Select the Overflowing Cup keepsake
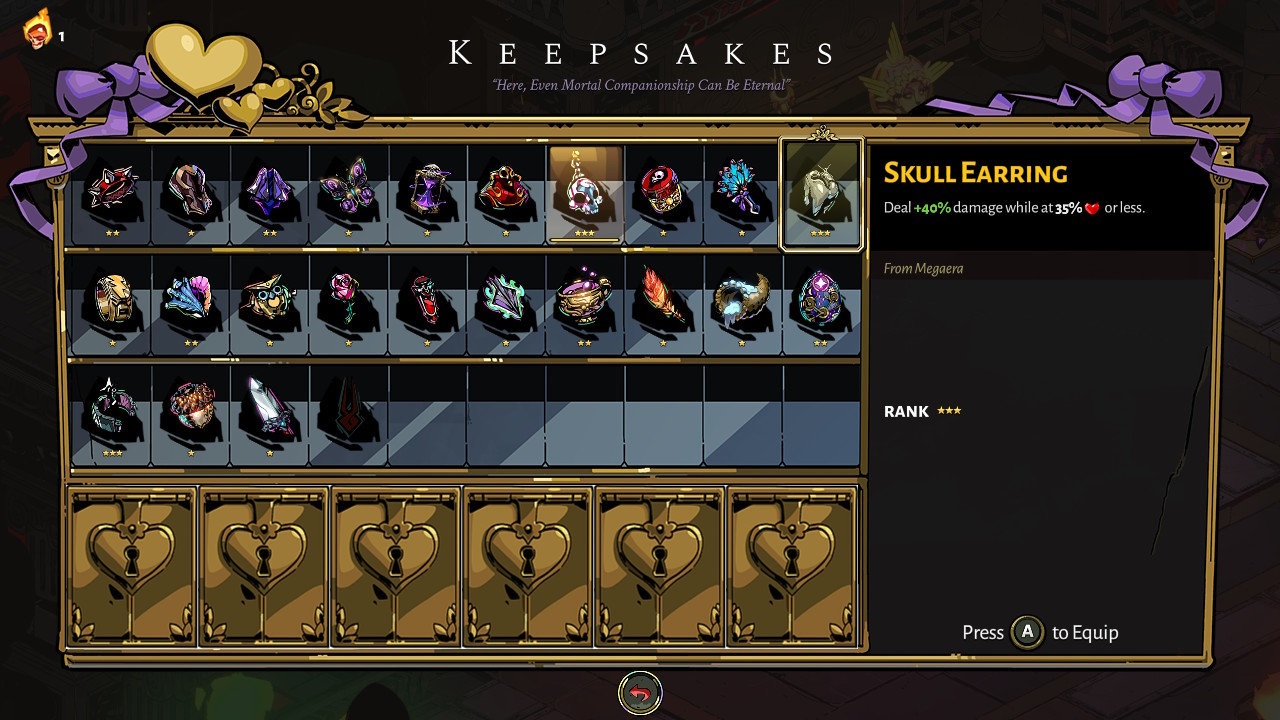The width and height of the screenshot is (1280, 720). [586, 305]
